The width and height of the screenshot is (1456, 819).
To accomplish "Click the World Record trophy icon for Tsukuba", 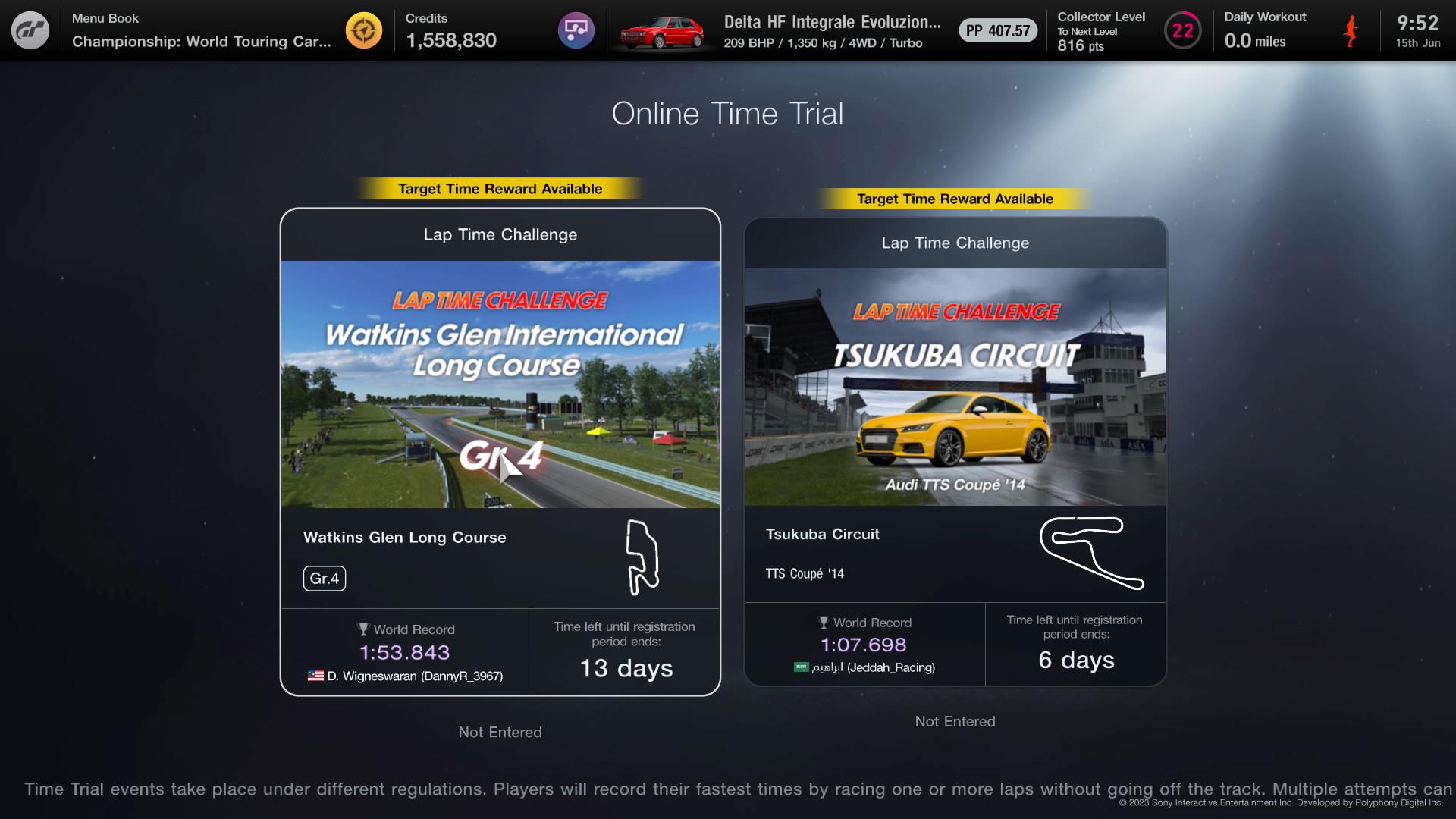I will (824, 622).
